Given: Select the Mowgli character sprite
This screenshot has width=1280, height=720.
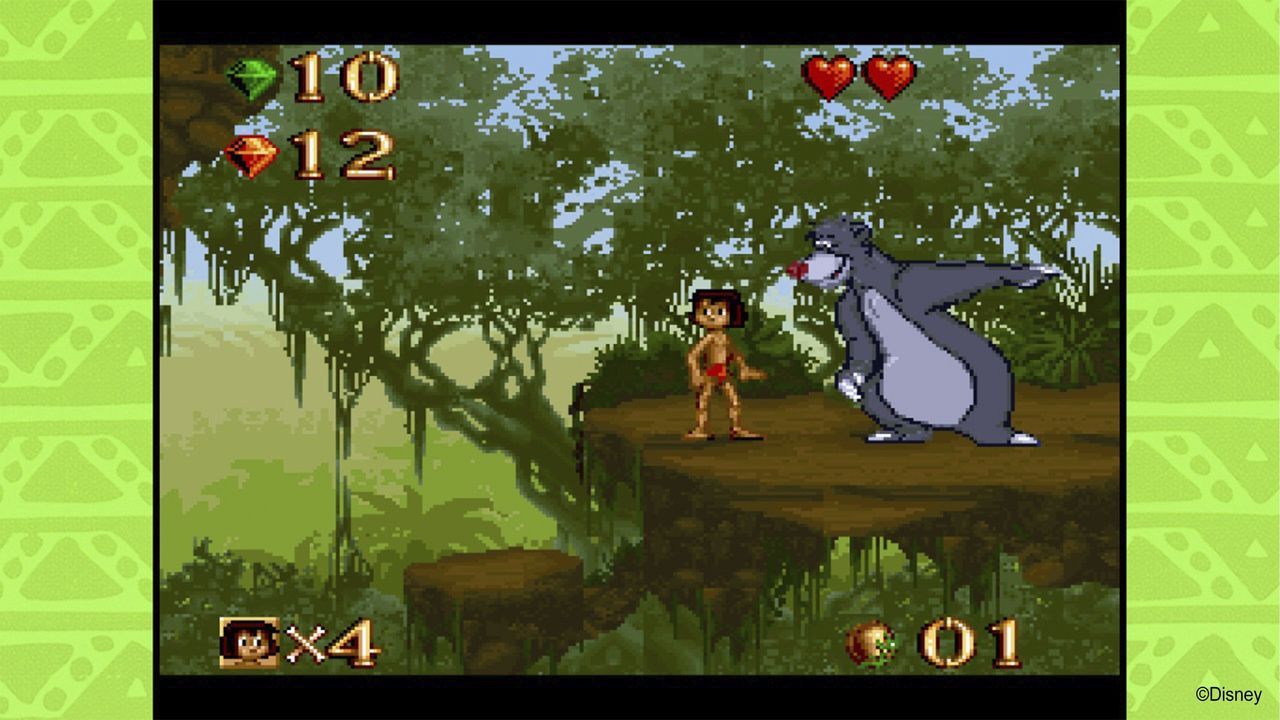Looking at the screenshot, I should point(716,365).
